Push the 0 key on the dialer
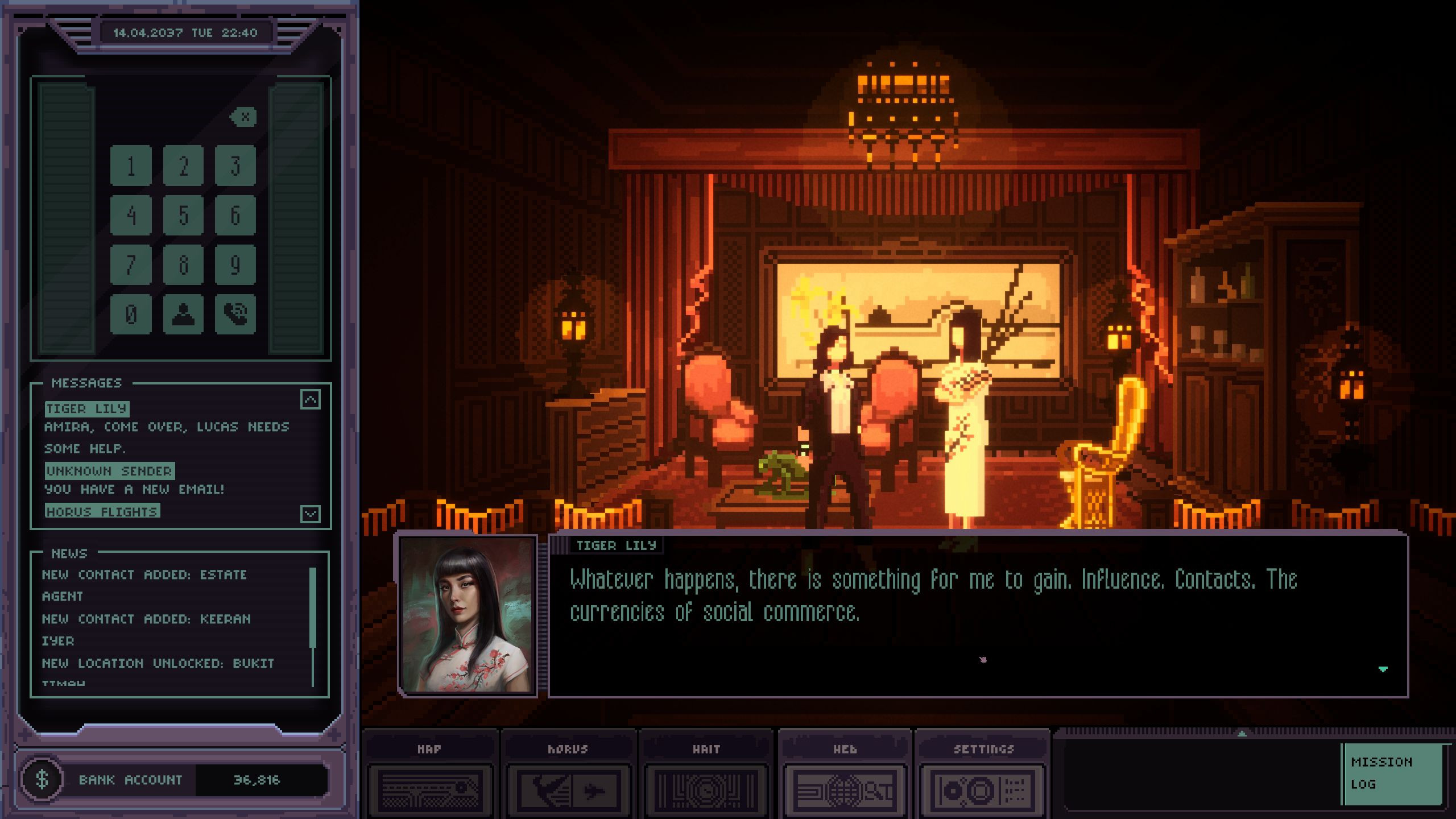The height and width of the screenshot is (819, 1456). (x=131, y=314)
